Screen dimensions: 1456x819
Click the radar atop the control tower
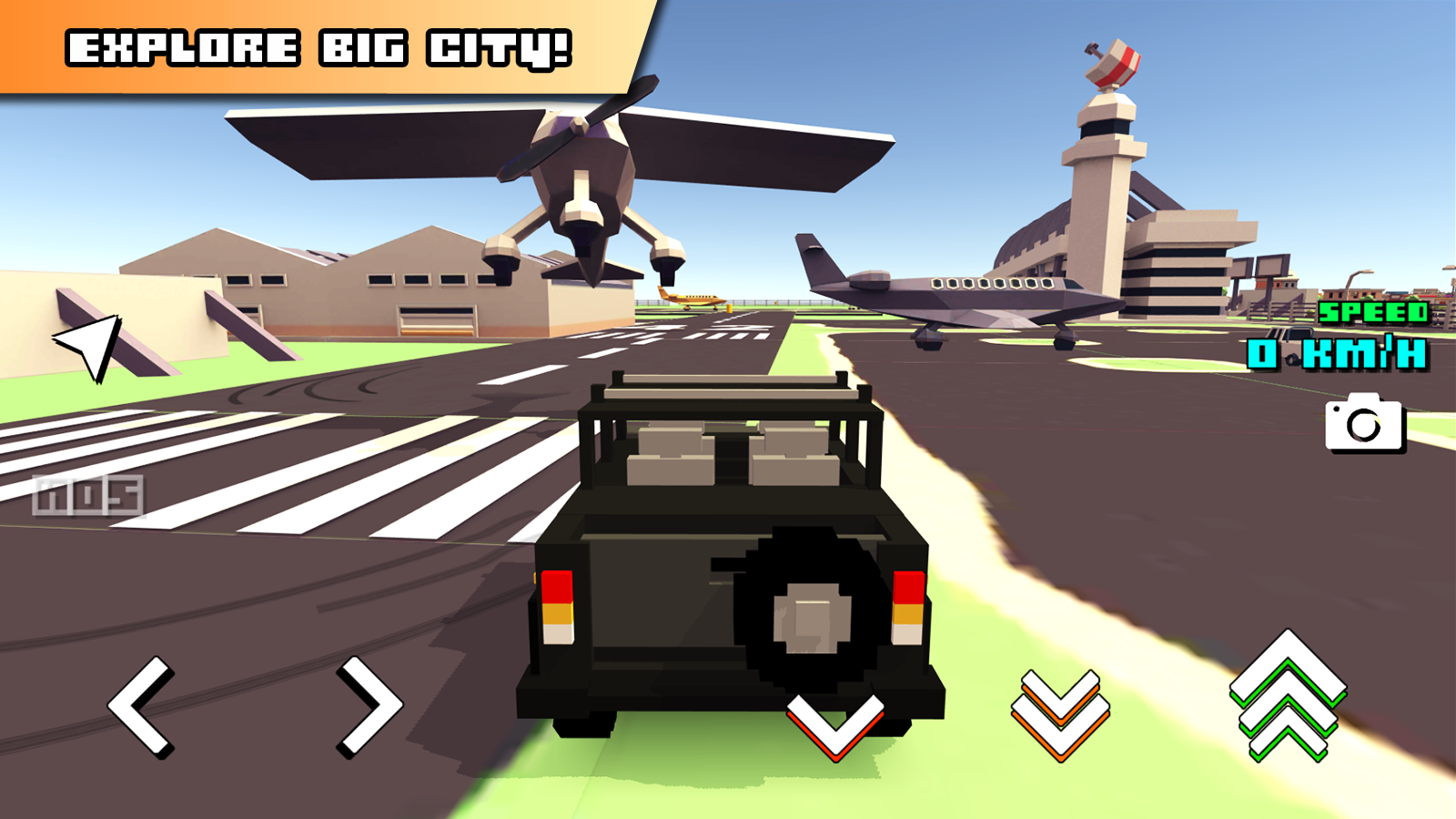(x=1112, y=64)
